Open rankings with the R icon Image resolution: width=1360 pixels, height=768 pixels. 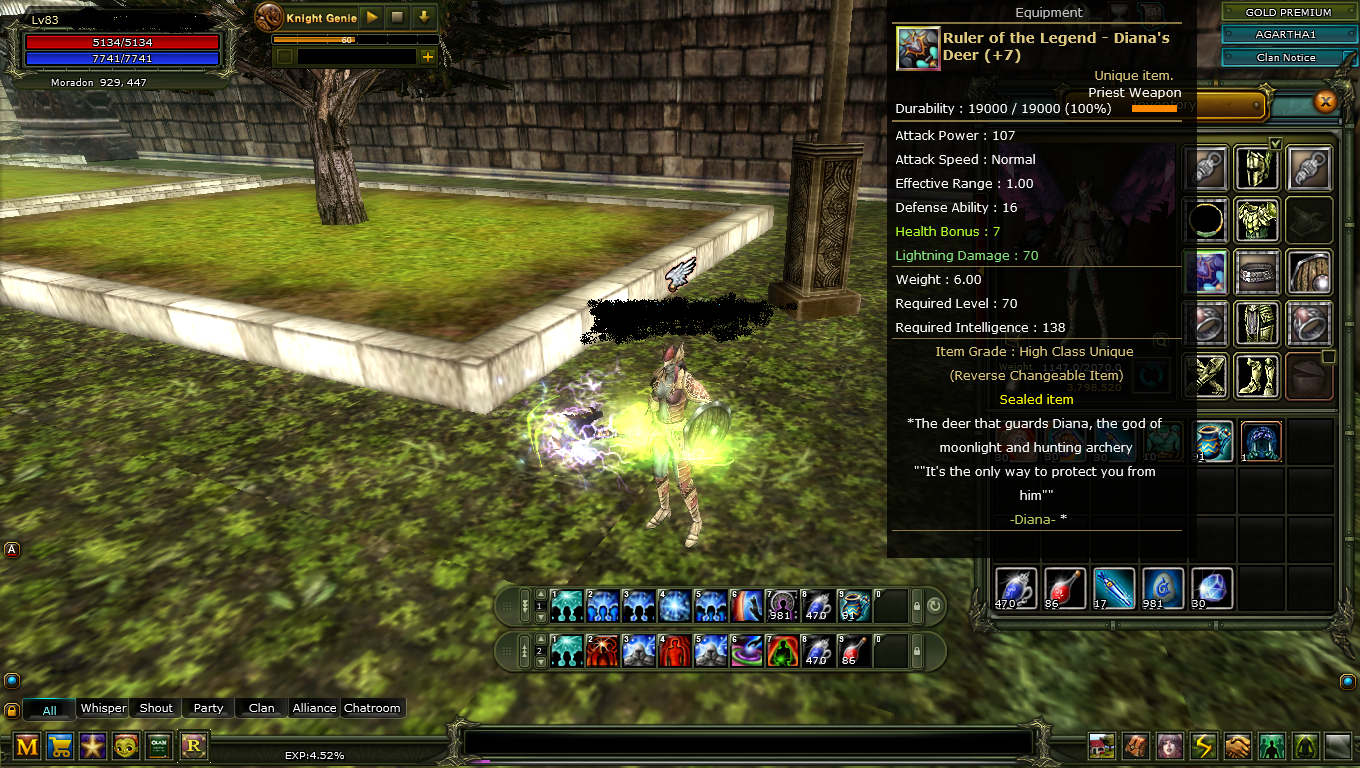click(x=194, y=746)
